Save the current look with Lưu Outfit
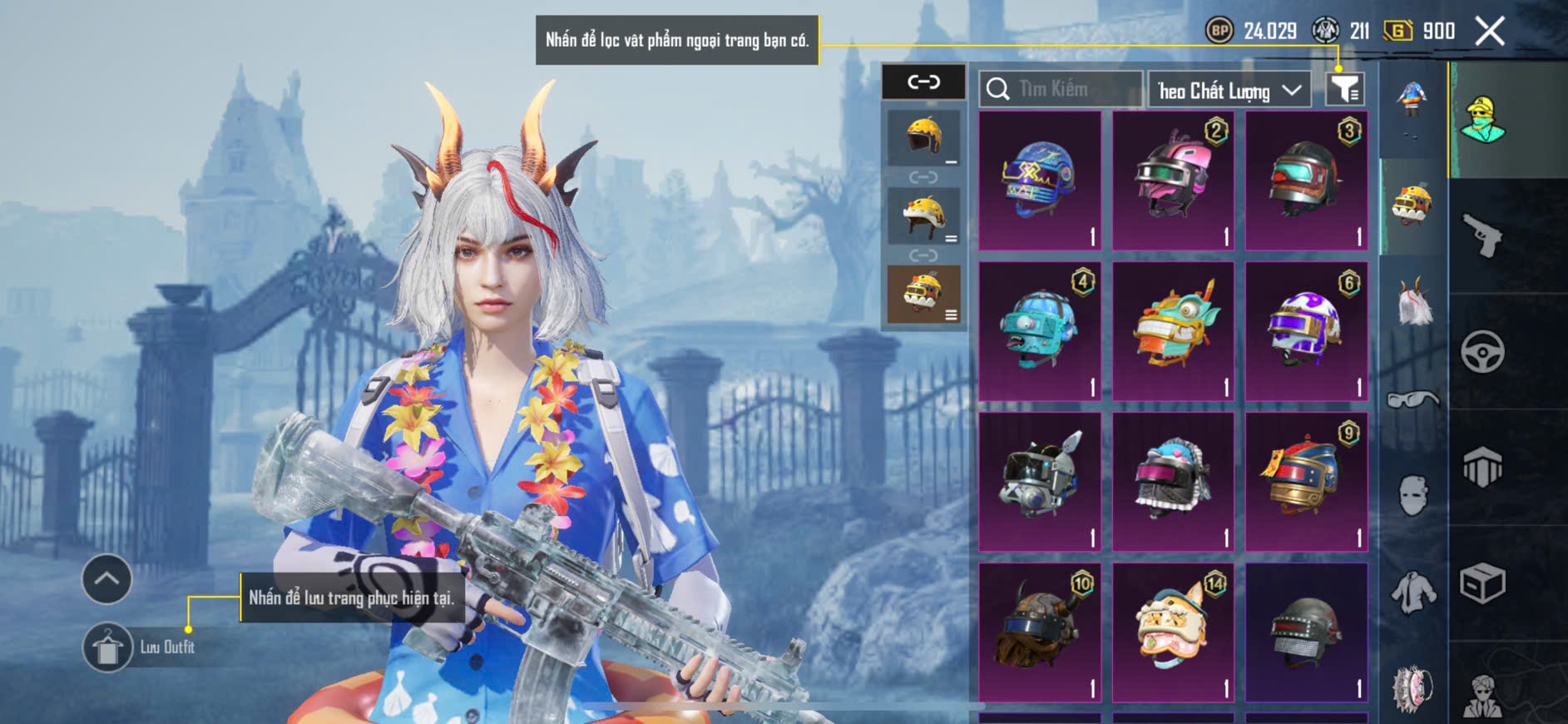This screenshot has width=1568, height=724. [x=108, y=647]
